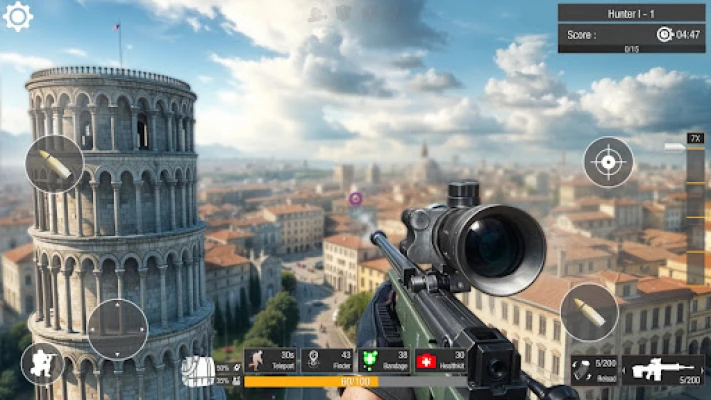Open settings with the gear icon
711x400 pixels.
(18, 16)
